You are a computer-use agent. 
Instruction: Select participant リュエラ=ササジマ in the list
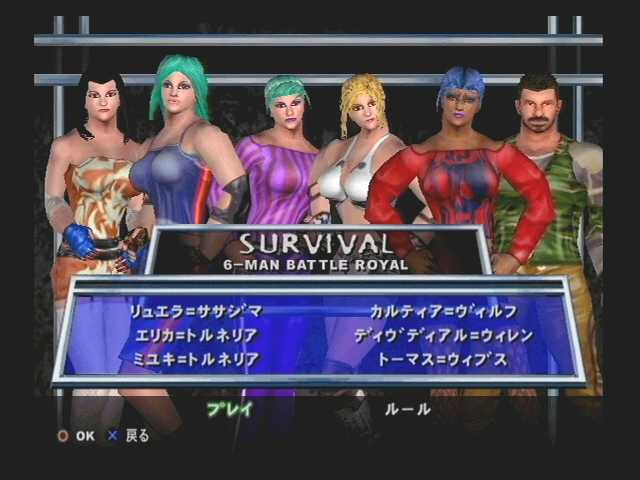point(195,311)
